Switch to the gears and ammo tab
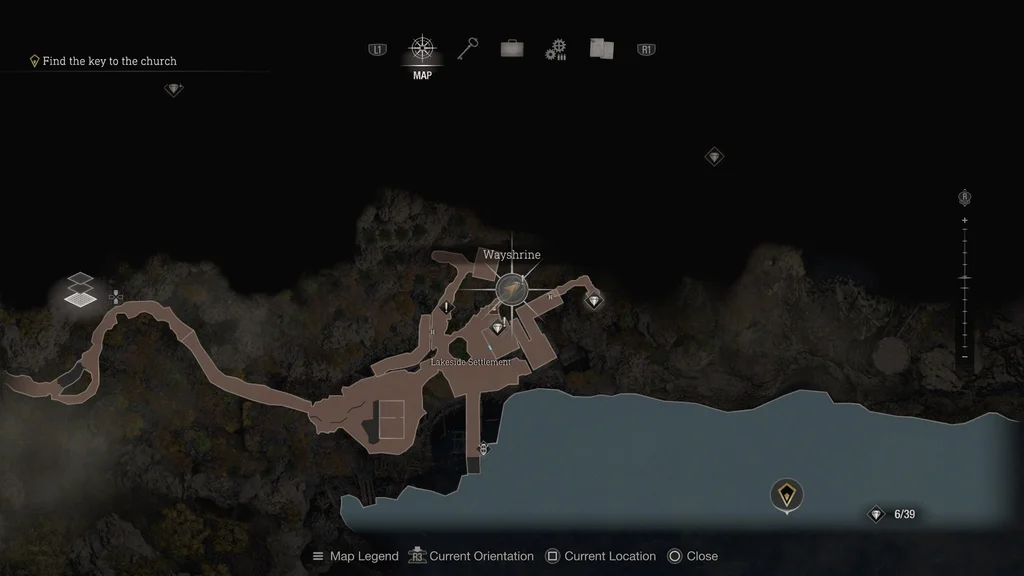The image size is (1024, 576). click(x=556, y=49)
